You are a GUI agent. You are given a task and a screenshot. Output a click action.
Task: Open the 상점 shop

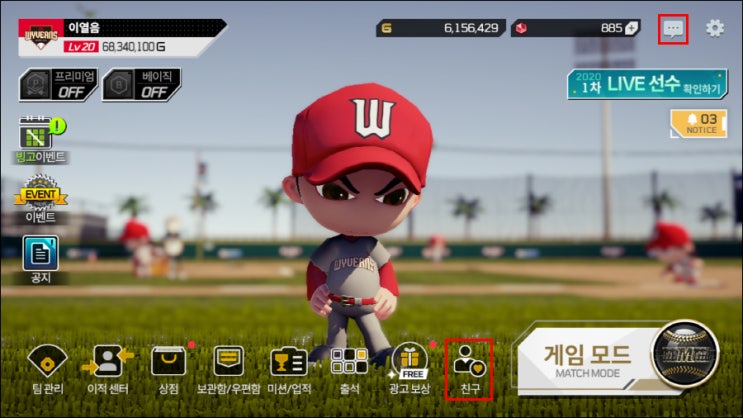coord(168,368)
